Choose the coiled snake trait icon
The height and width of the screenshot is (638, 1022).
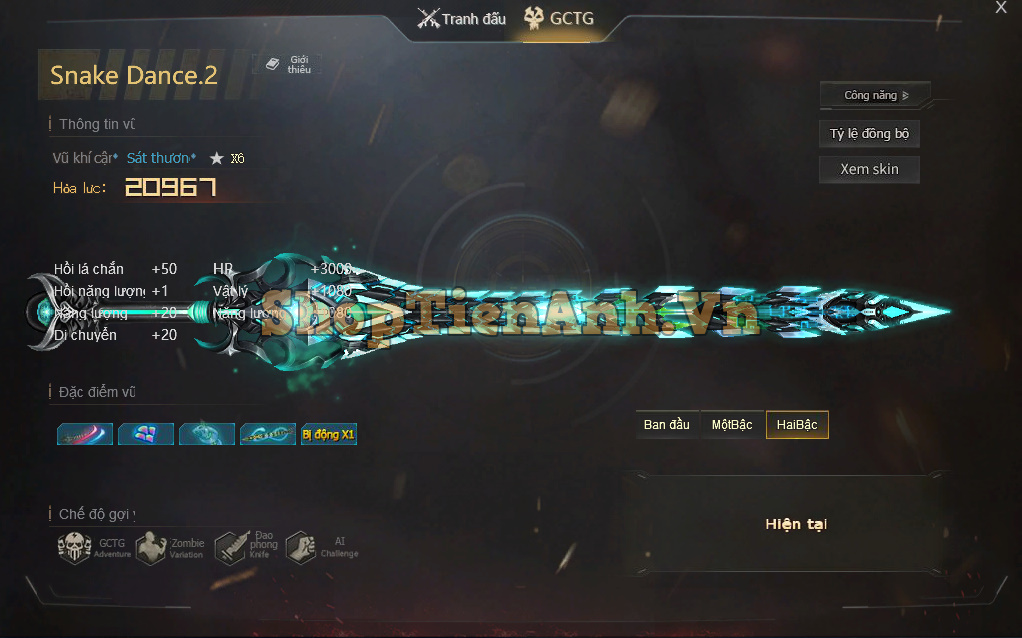click(207, 434)
